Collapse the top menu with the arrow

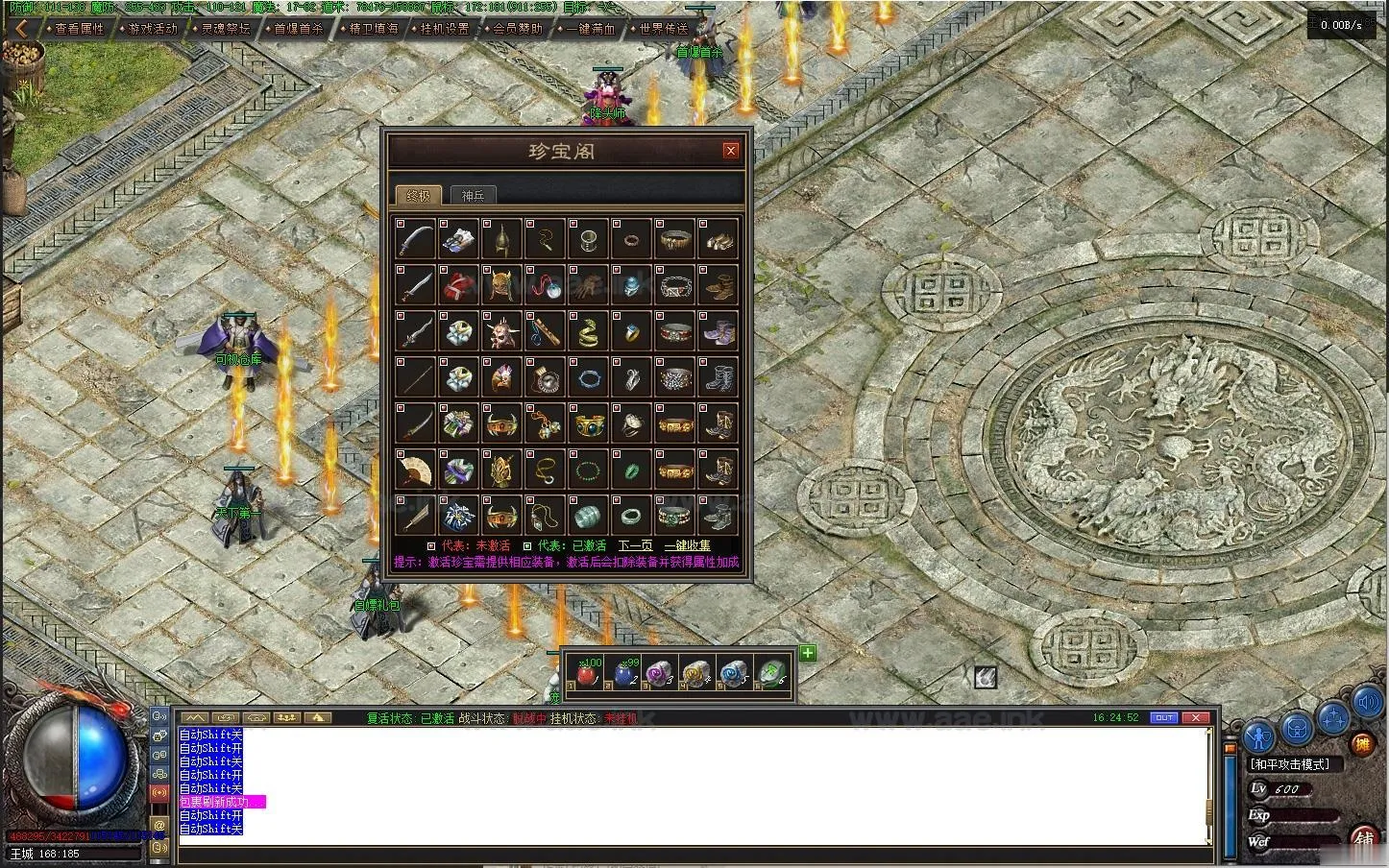(x=20, y=29)
